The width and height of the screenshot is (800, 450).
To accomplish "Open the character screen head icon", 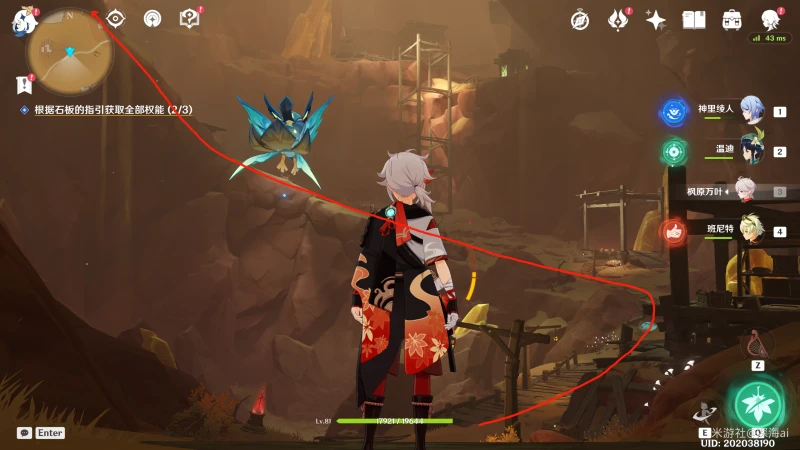I will pos(770,19).
